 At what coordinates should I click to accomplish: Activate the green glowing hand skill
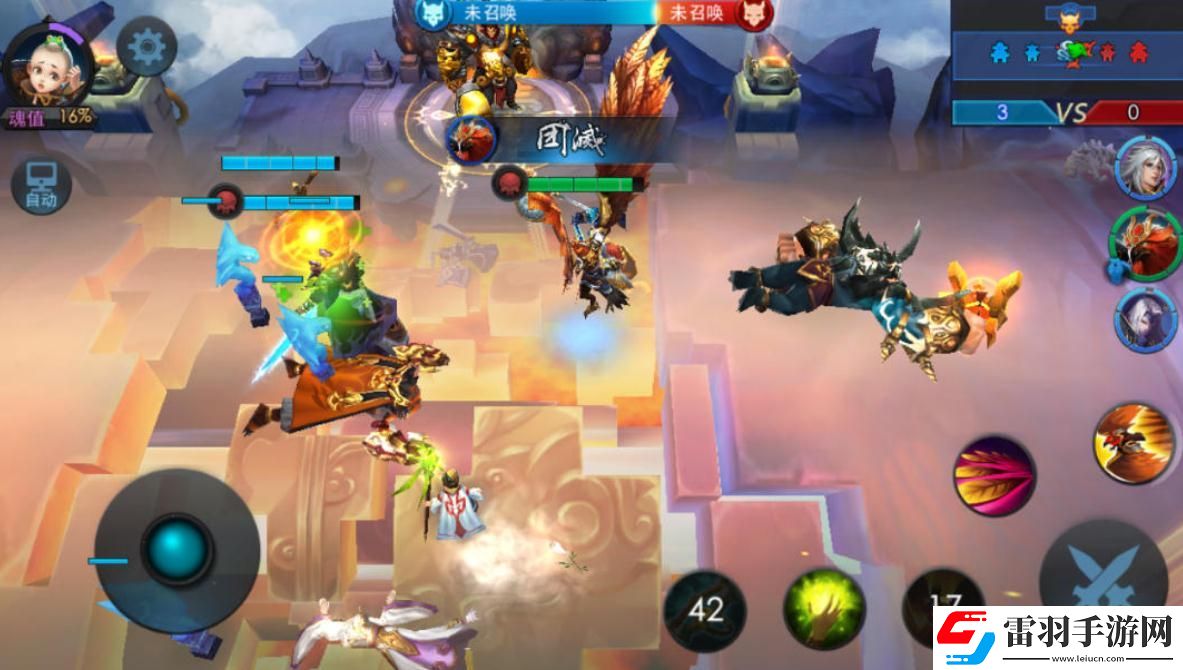(x=823, y=608)
